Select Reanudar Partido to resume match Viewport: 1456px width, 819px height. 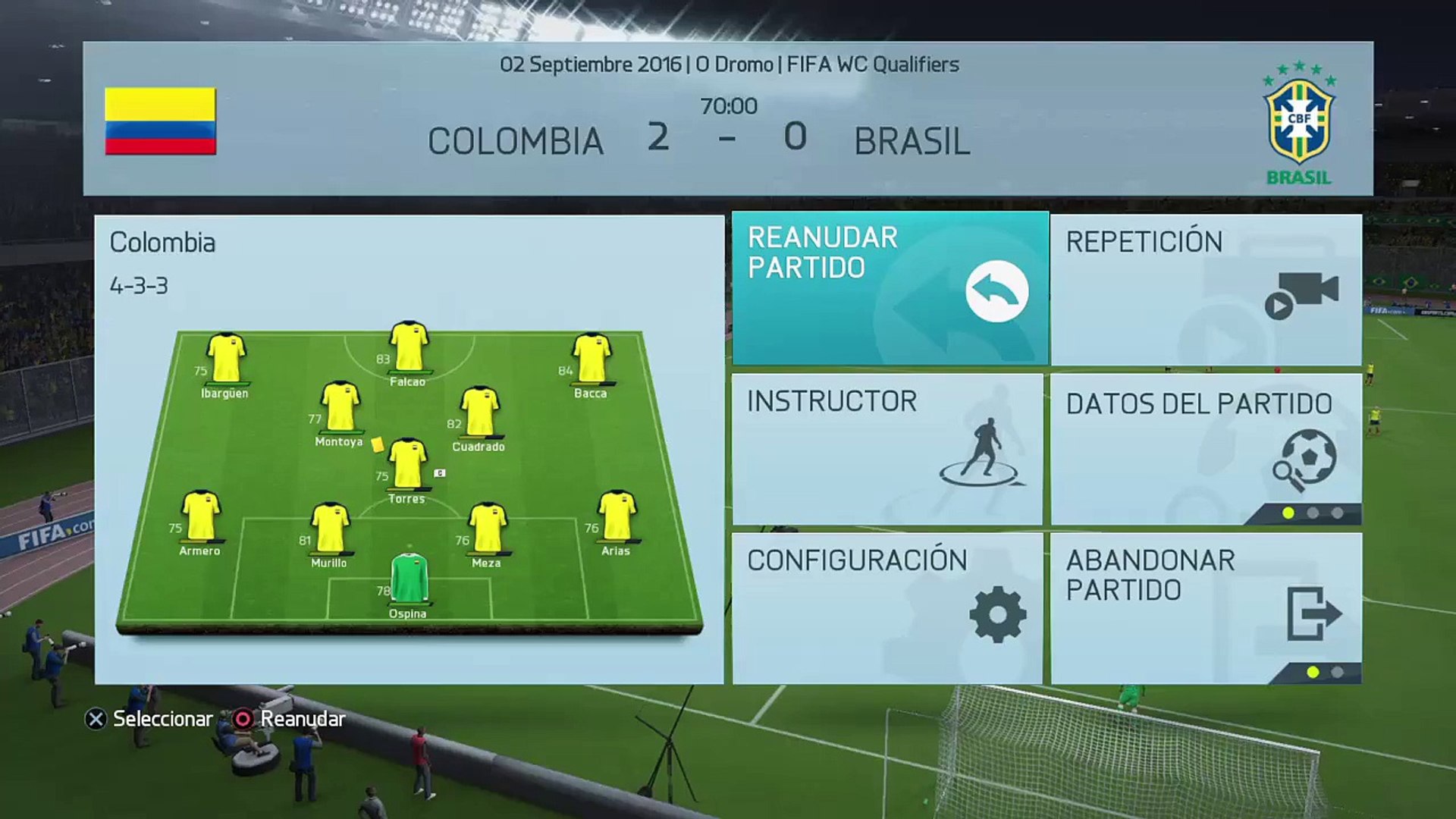coord(890,288)
